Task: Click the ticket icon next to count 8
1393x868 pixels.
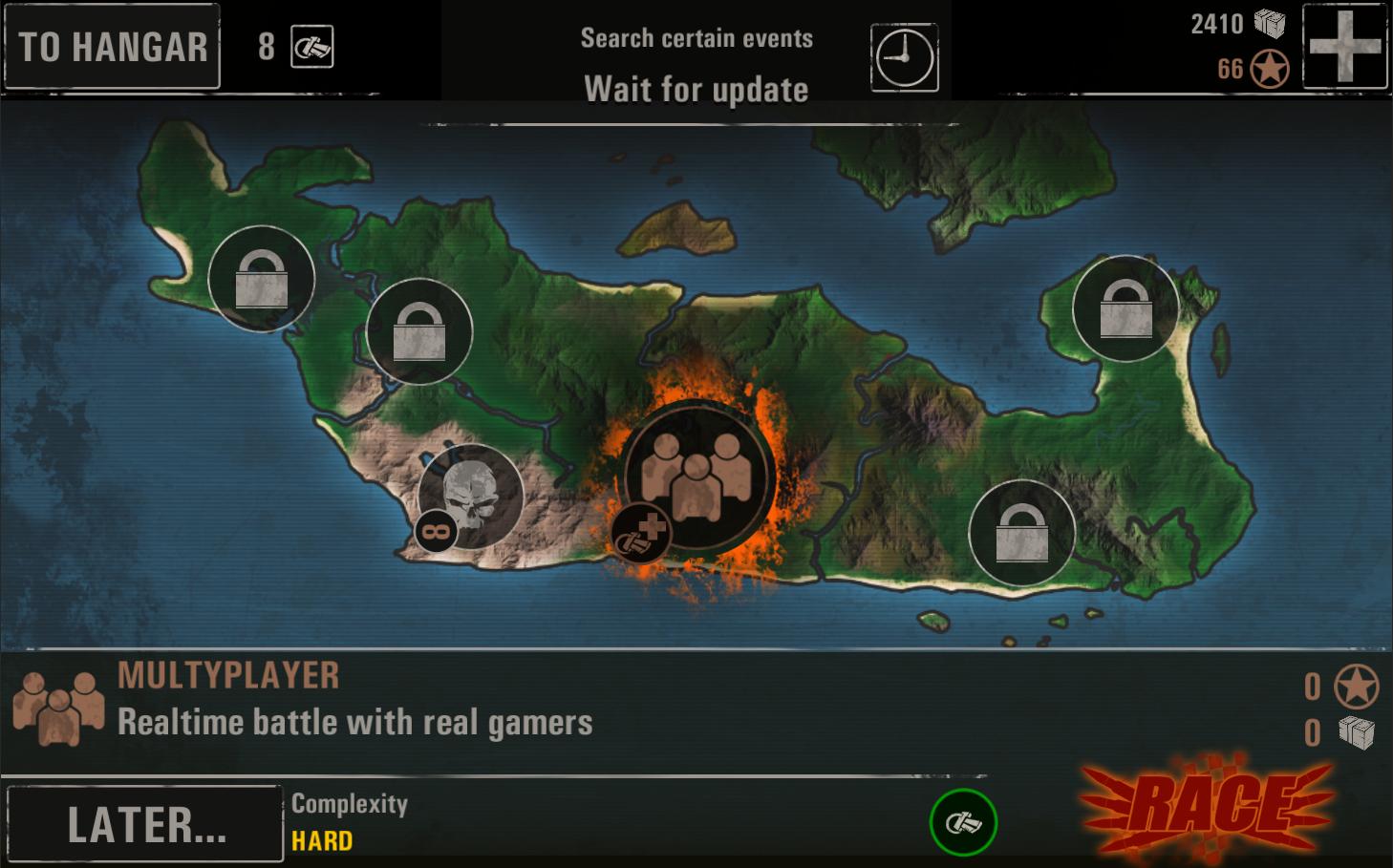Action: (x=312, y=46)
